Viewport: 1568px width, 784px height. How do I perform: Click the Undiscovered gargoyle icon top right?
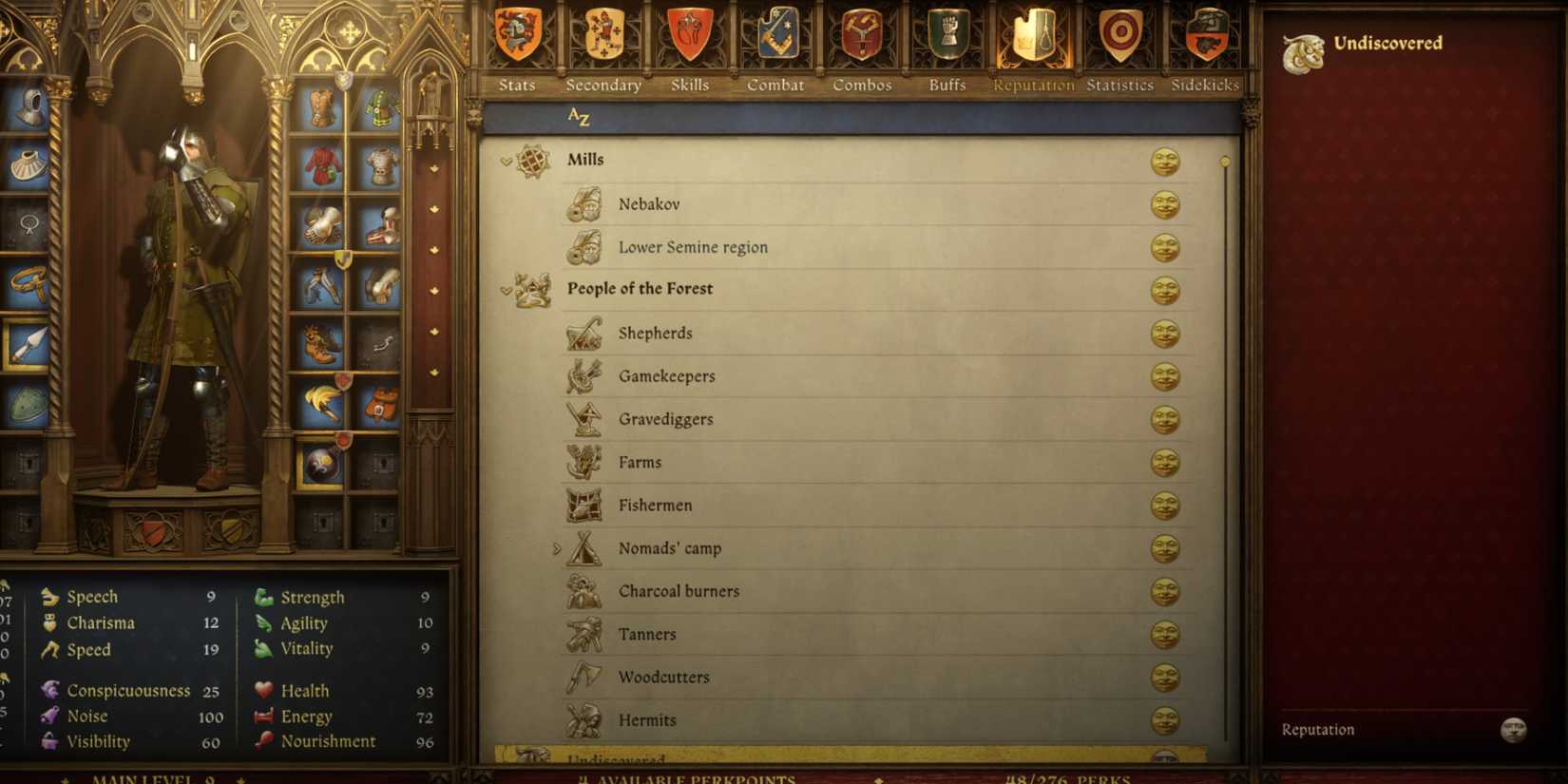pyautogui.click(x=1304, y=51)
